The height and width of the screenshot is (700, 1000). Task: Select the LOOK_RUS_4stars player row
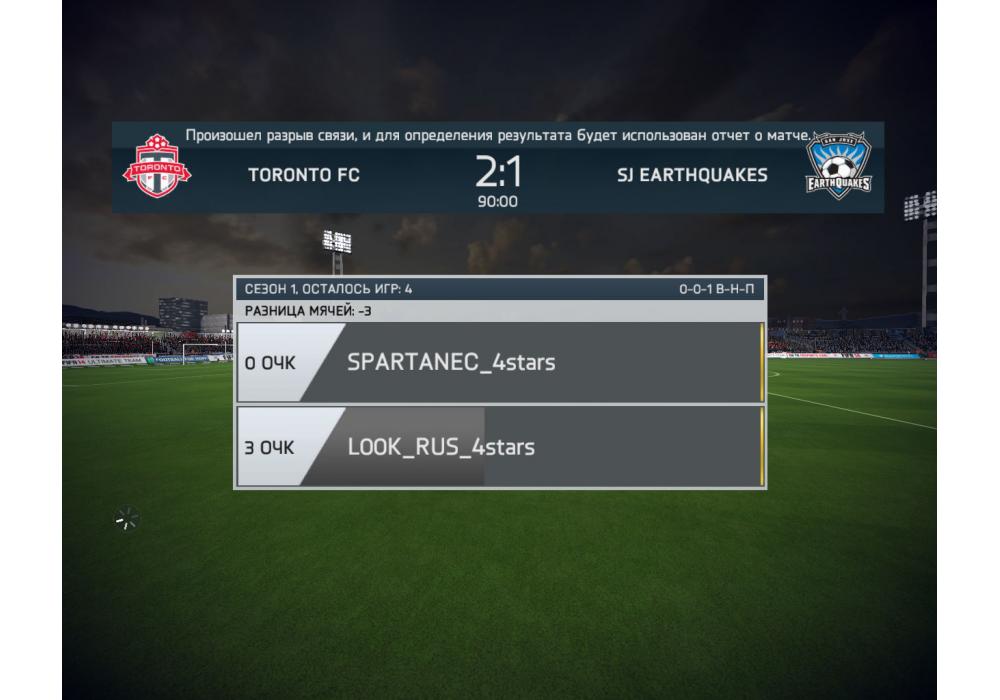point(500,446)
